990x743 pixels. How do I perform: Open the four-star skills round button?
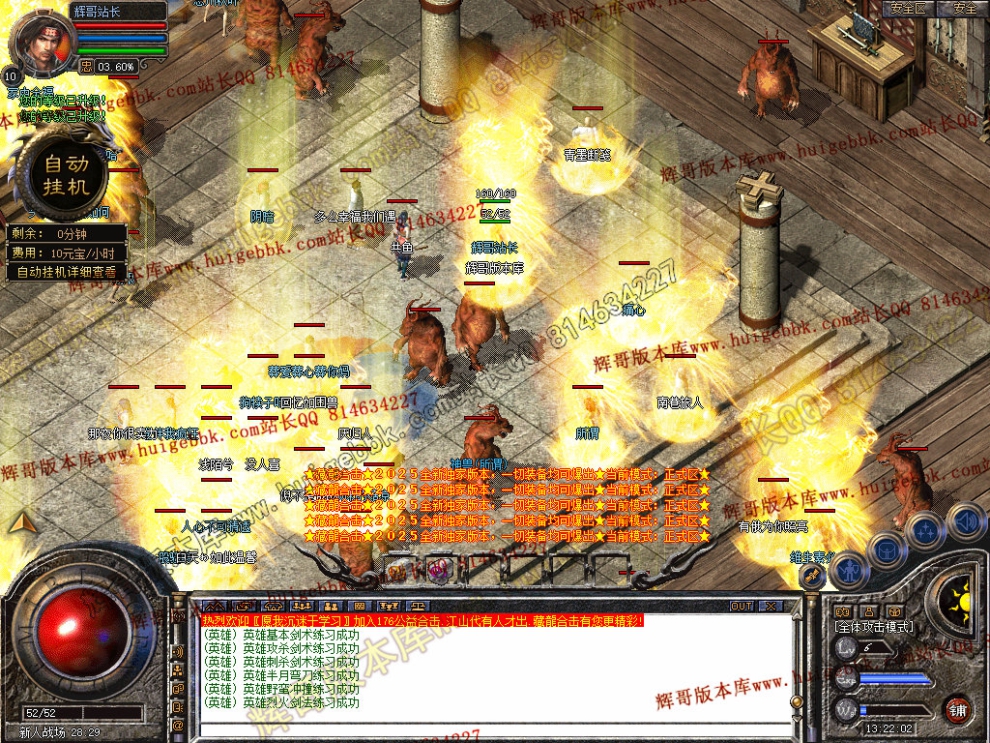click(x=926, y=529)
